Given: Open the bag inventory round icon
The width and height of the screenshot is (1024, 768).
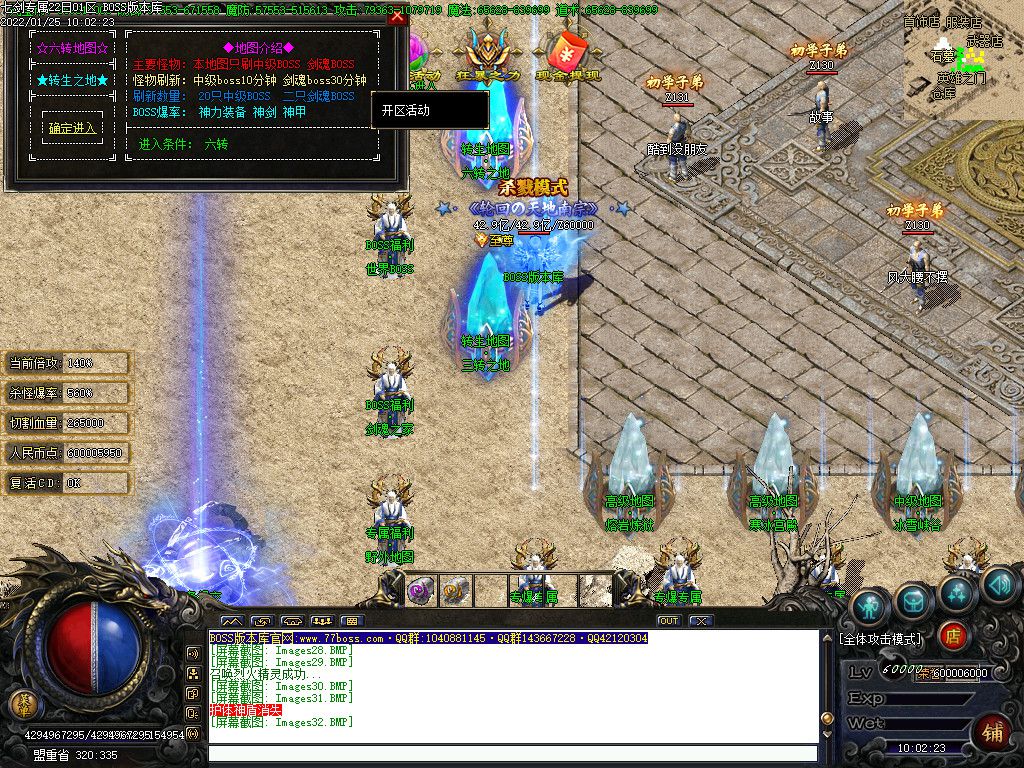Looking at the screenshot, I should (913, 600).
